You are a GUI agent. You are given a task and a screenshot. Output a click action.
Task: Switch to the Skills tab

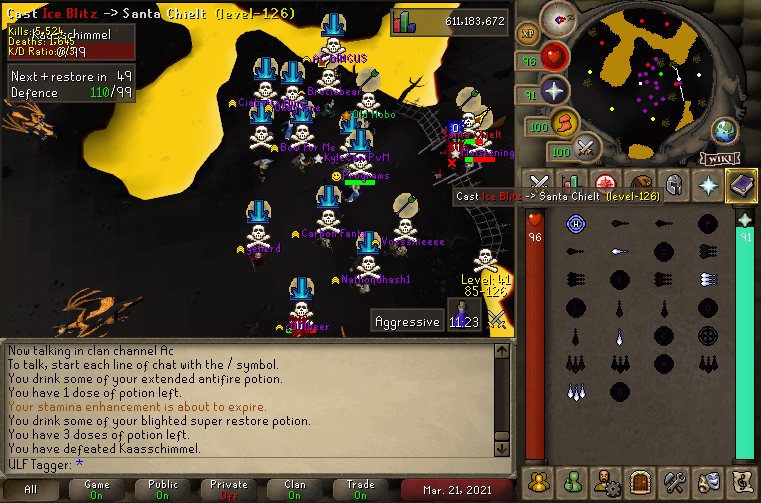pos(572,184)
